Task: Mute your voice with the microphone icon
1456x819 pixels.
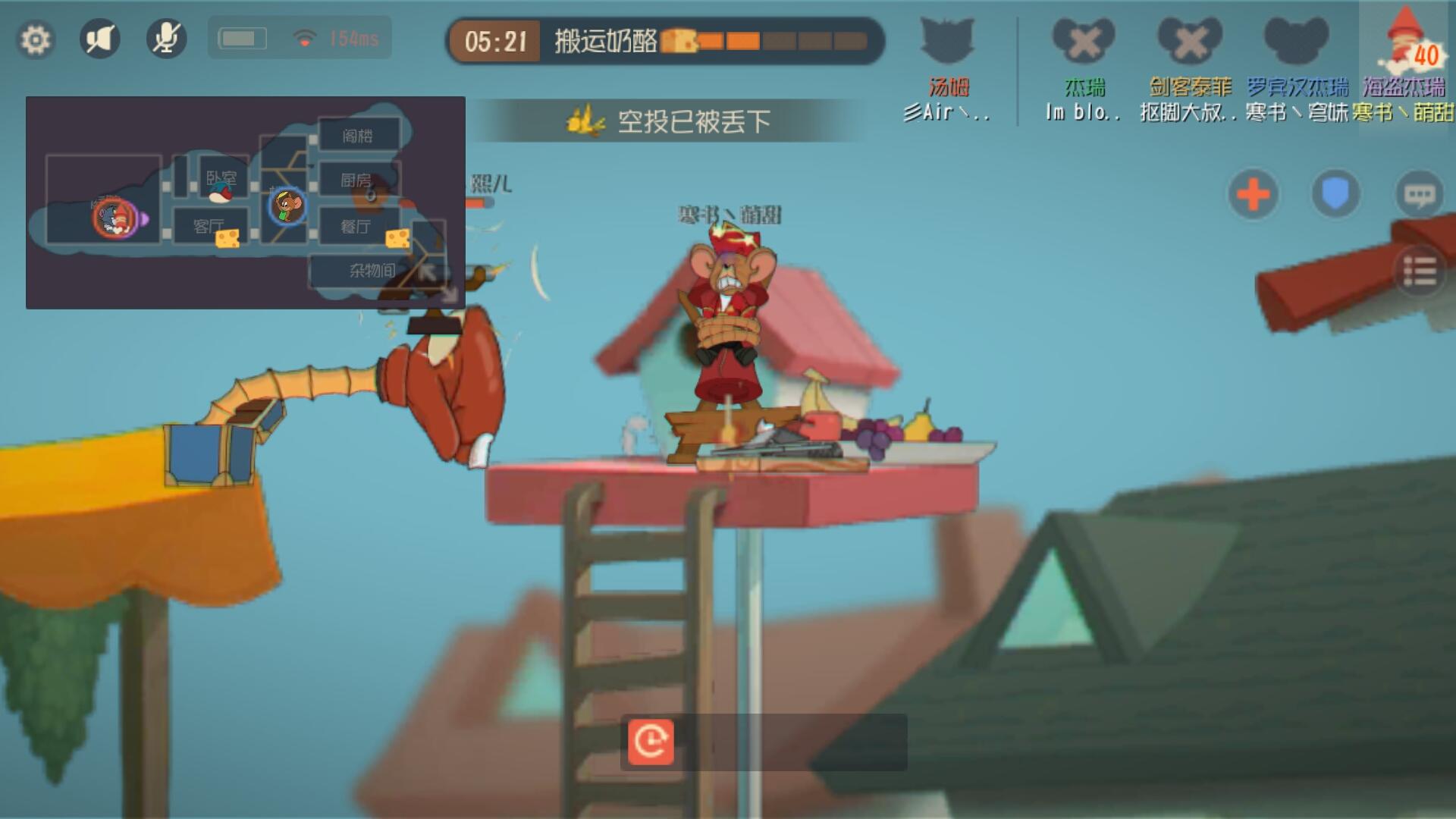Action: [167, 39]
